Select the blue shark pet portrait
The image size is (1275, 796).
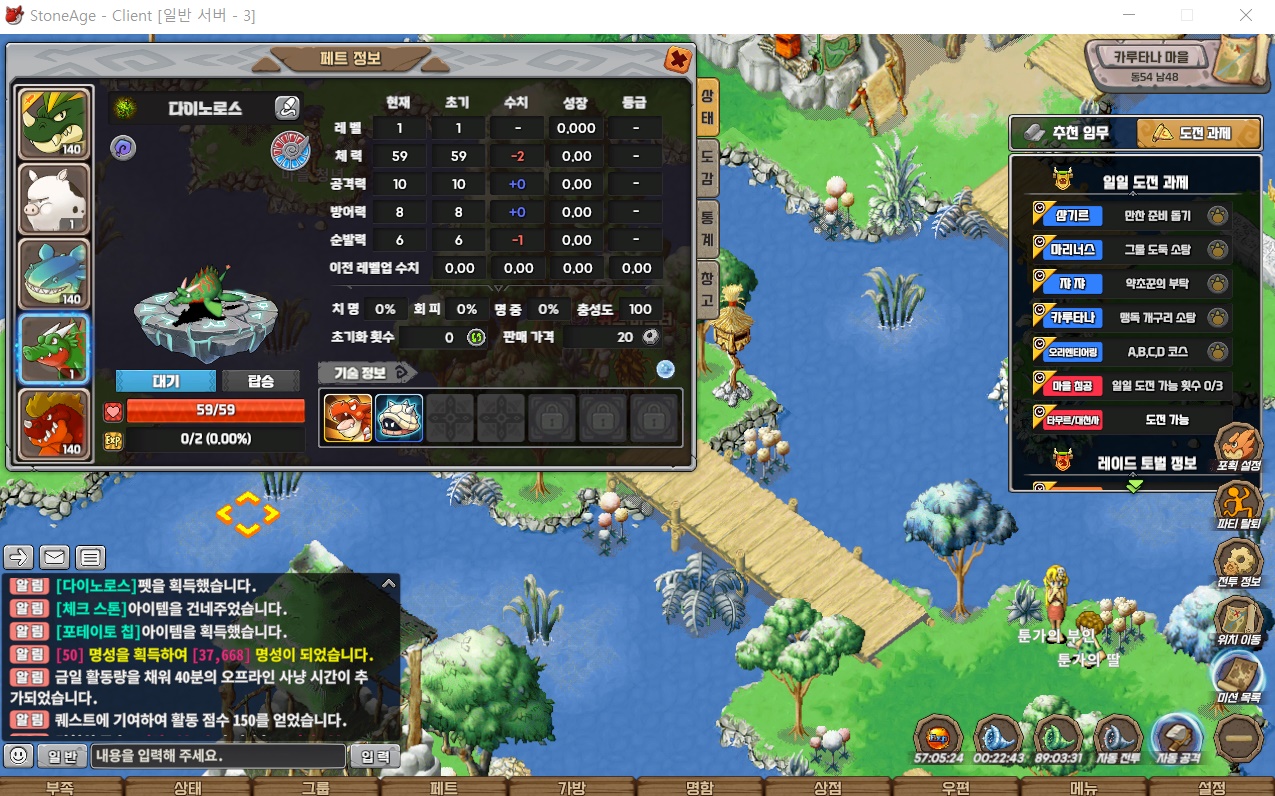click(55, 274)
